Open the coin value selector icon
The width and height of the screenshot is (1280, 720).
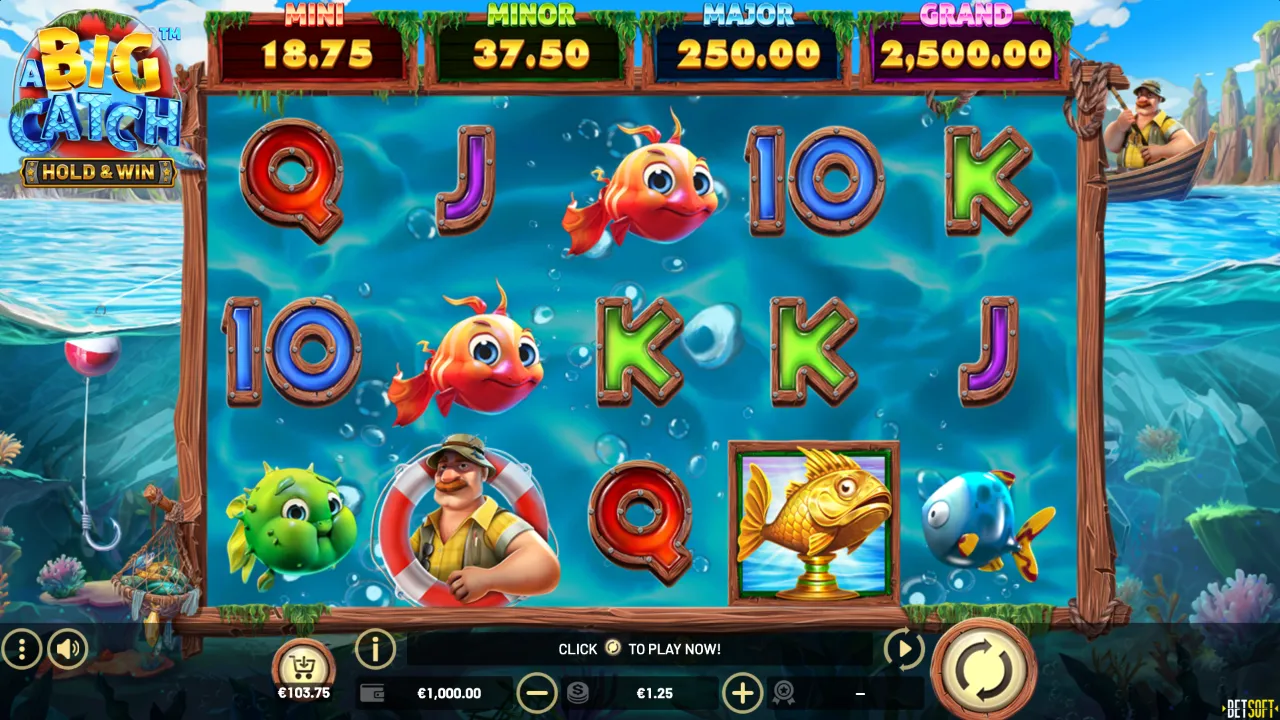(x=580, y=692)
